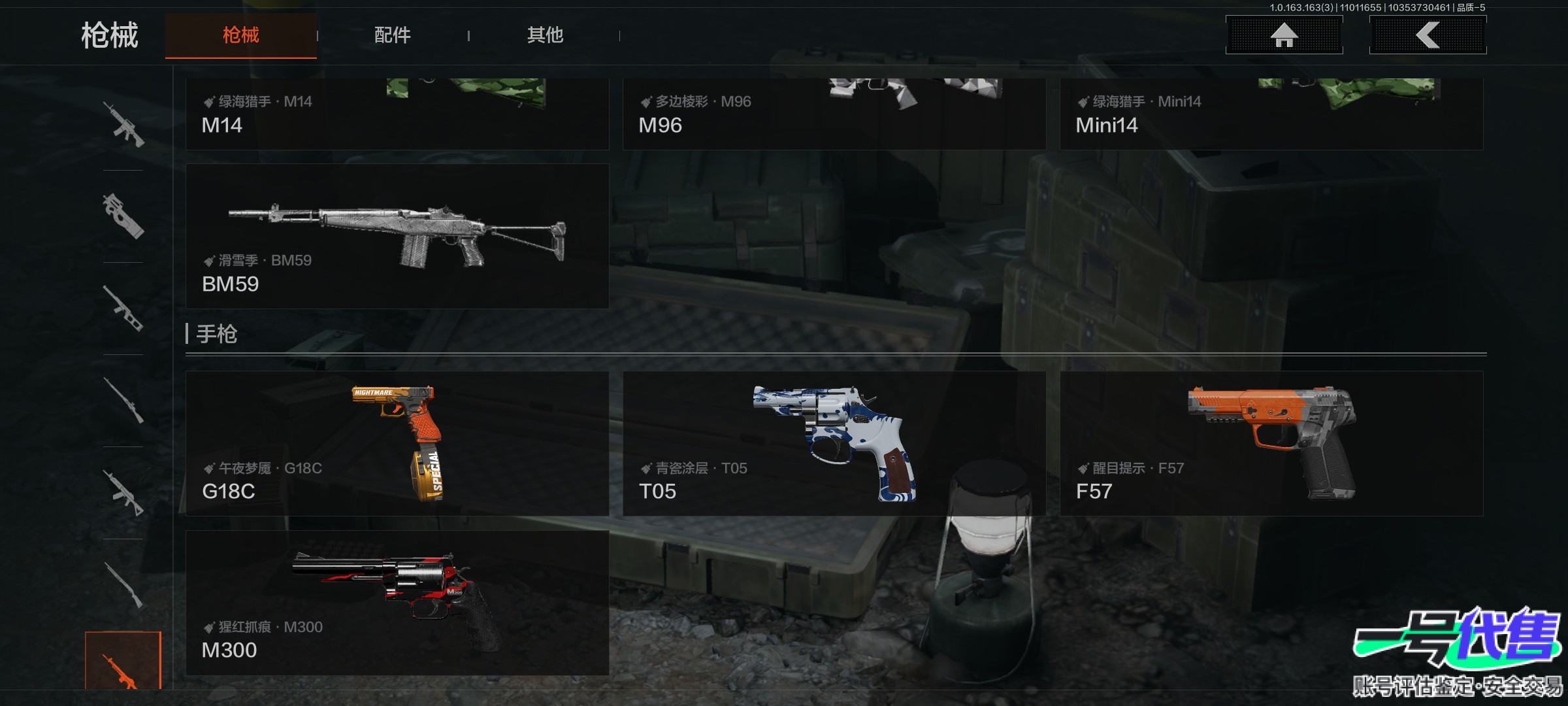Select the highlighted orange weapon category icon

pos(123,662)
